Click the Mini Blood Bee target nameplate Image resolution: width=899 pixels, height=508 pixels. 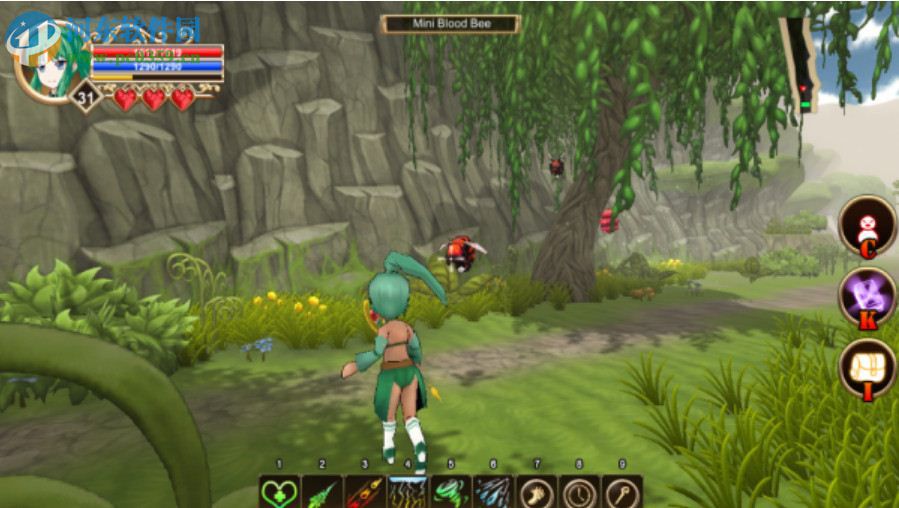click(x=451, y=23)
